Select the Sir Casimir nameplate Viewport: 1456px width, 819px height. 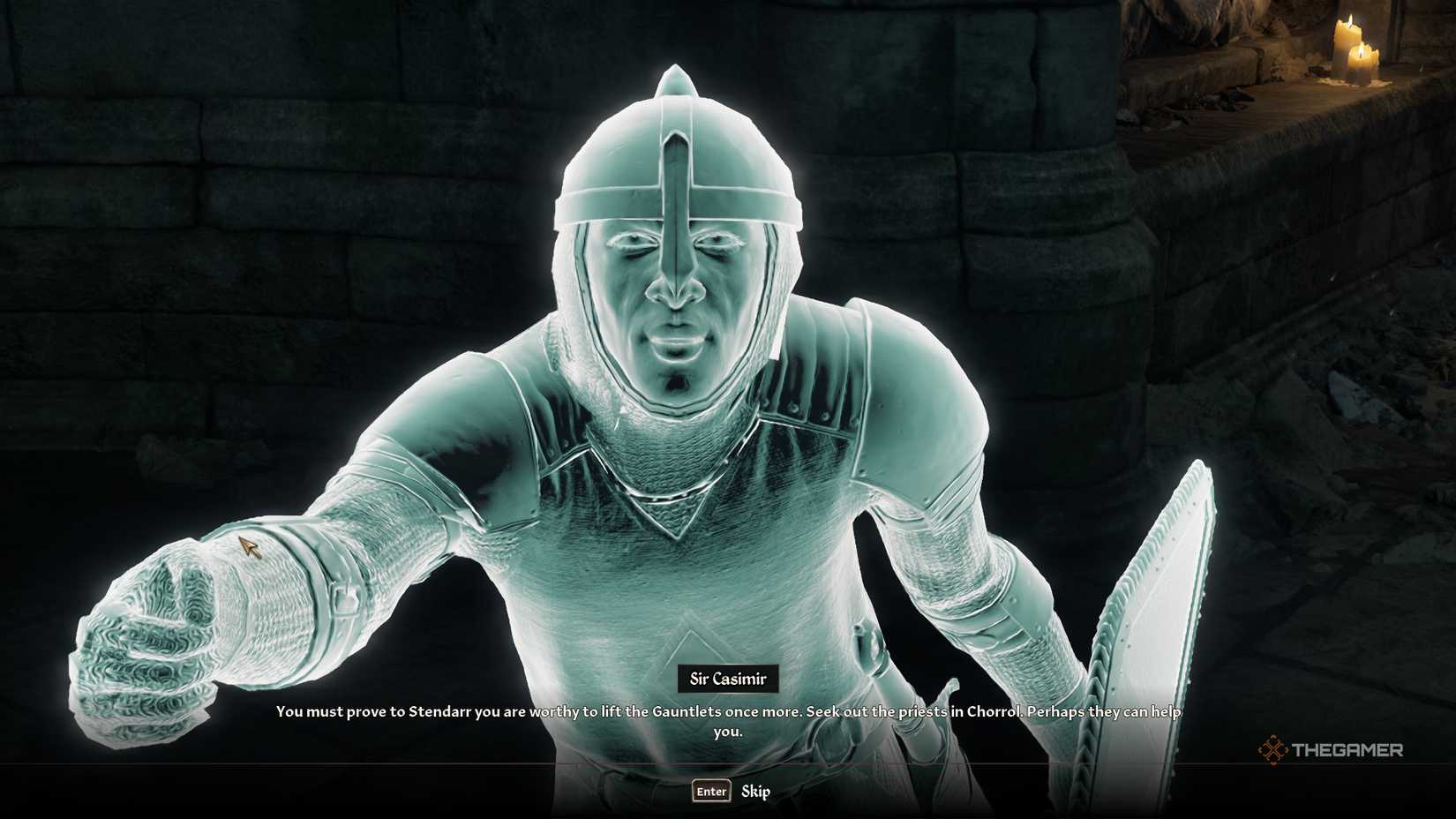[x=727, y=679]
